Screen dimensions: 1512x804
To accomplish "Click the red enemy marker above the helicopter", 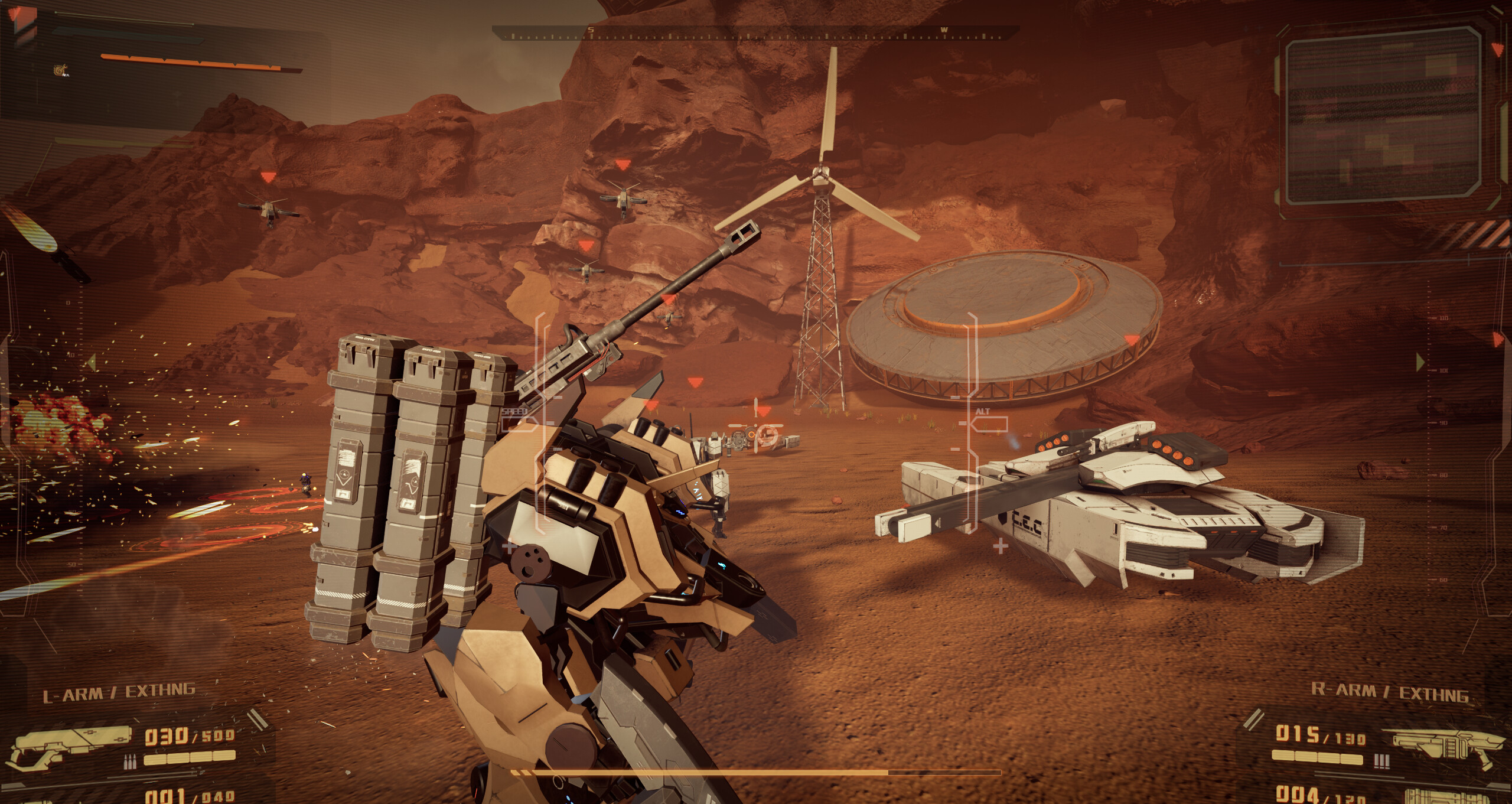I will pyautogui.click(x=268, y=177).
